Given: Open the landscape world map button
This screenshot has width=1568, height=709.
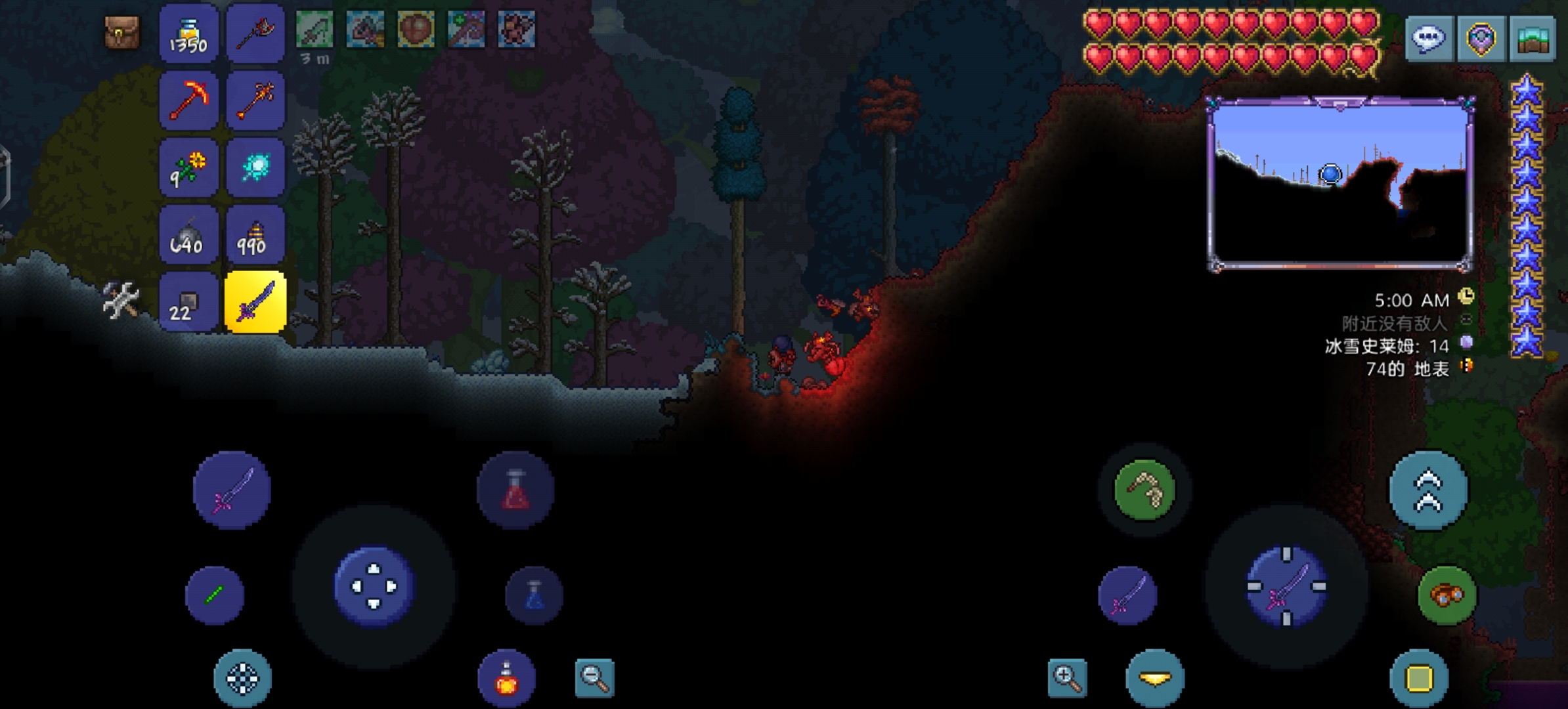Looking at the screenshot, I should (x=1533, y=39).
